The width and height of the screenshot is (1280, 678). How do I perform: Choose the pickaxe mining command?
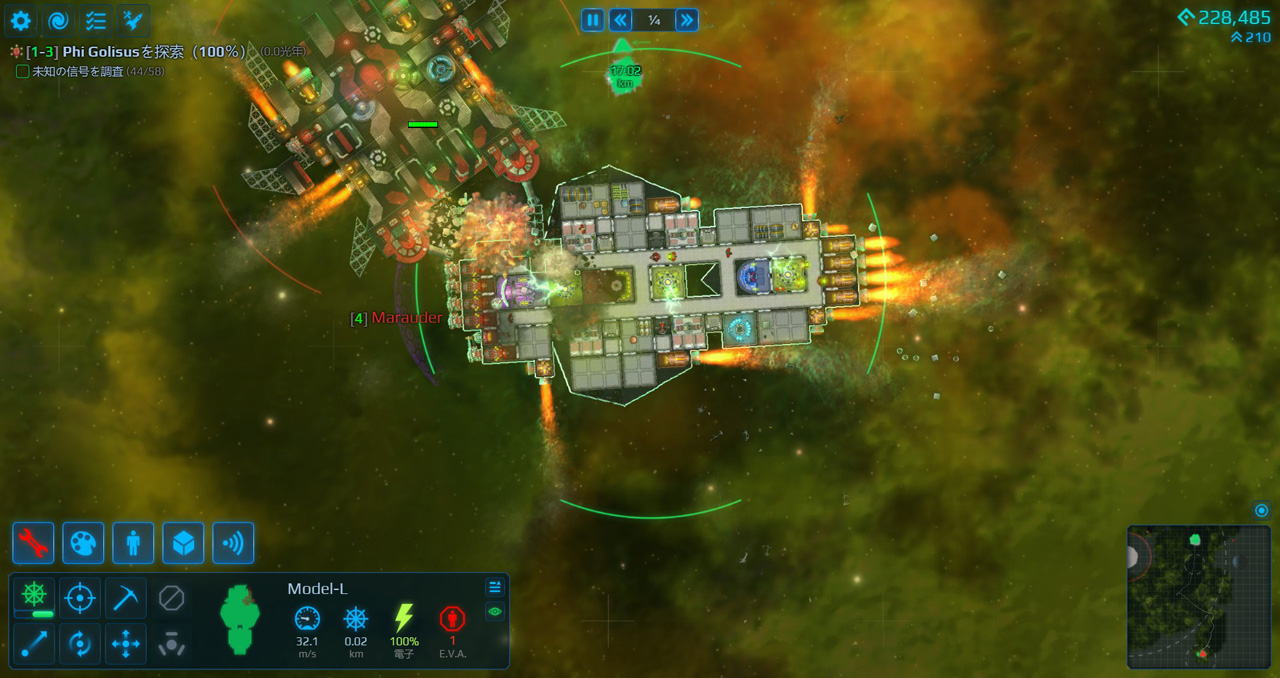pos(126,598)
